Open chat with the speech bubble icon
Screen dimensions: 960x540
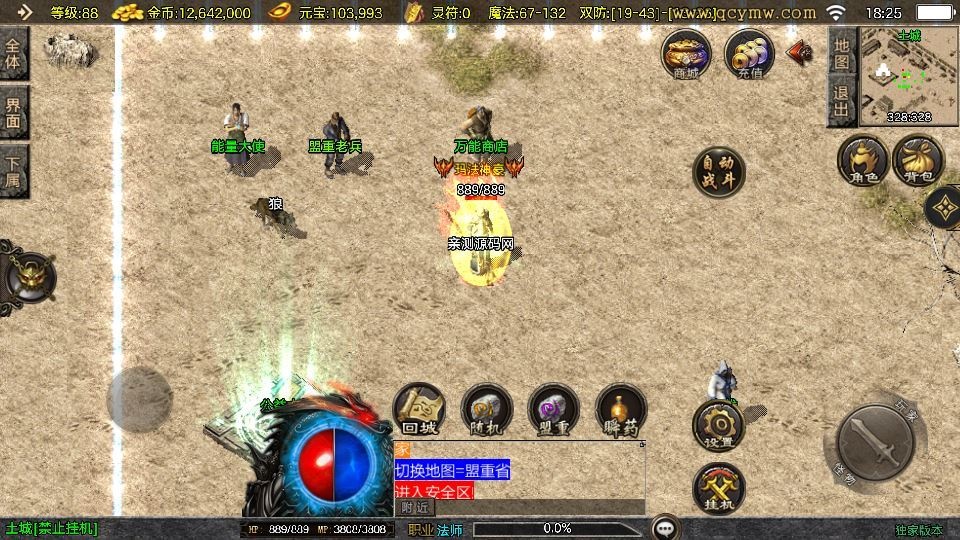666,527
